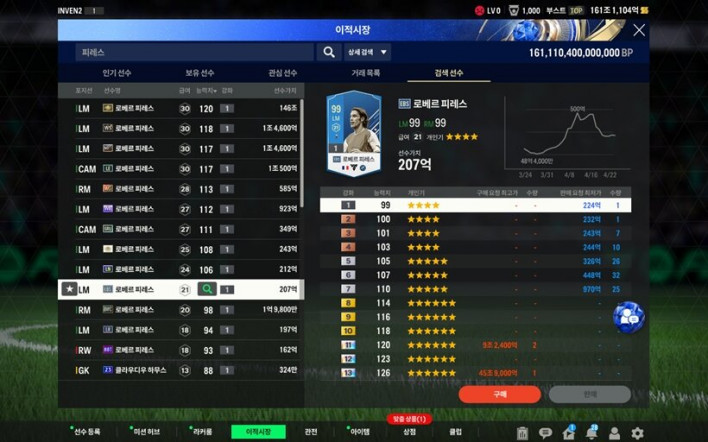Go to 상점 in the bottom menu
The image size is (708, 442).
409,432
